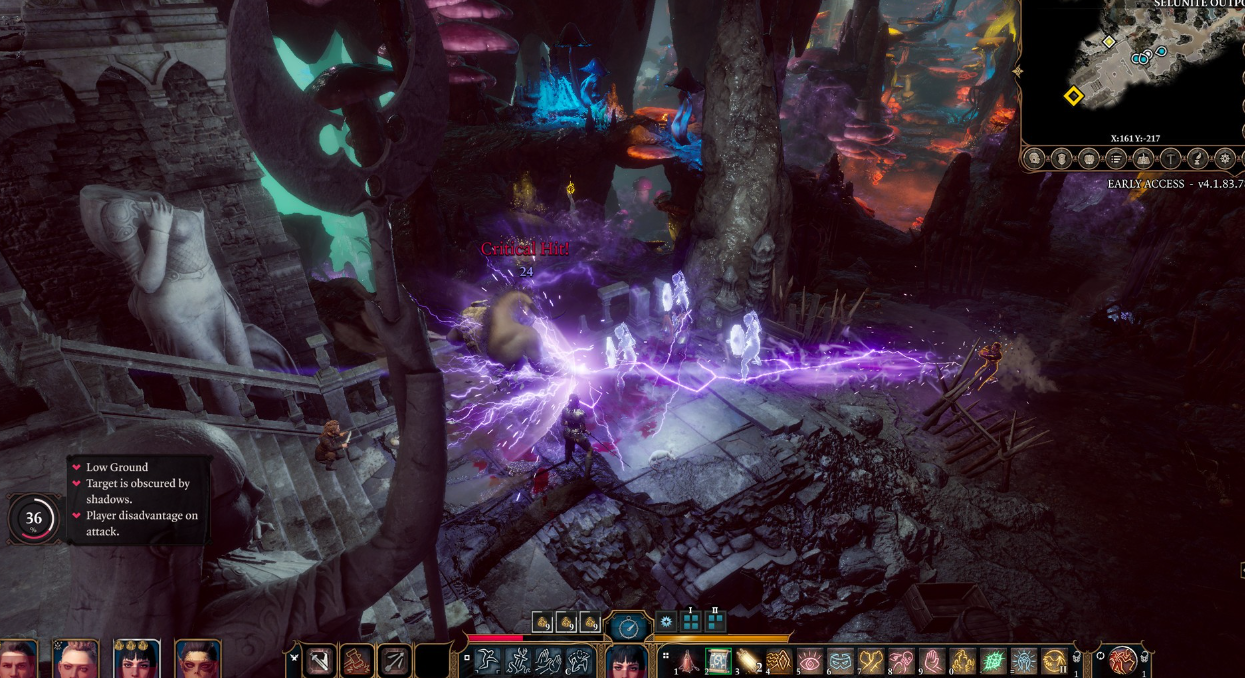Open the journal list icon under minimap
Image resolution: width=1245 pixels, height=678 pixels.
1116,159
